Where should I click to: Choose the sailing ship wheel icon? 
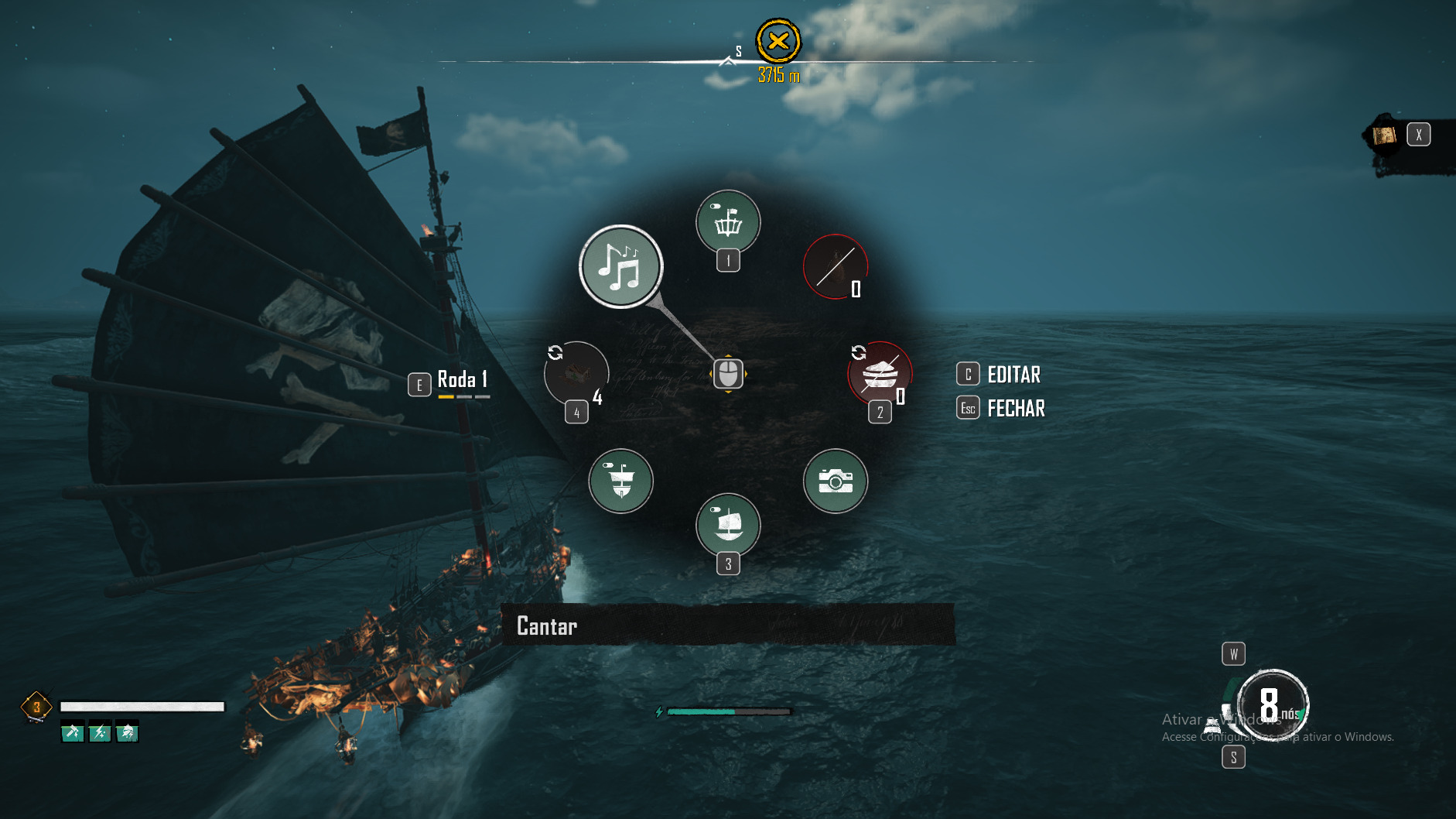coord(728,525)
